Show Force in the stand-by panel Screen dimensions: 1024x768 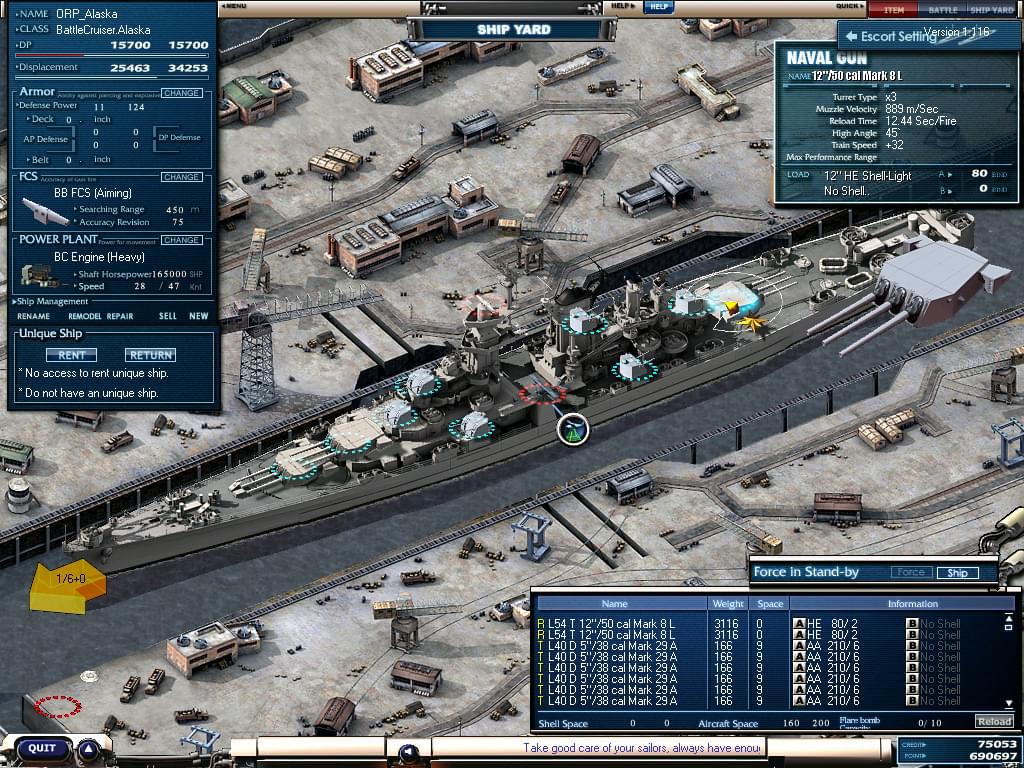910,573
